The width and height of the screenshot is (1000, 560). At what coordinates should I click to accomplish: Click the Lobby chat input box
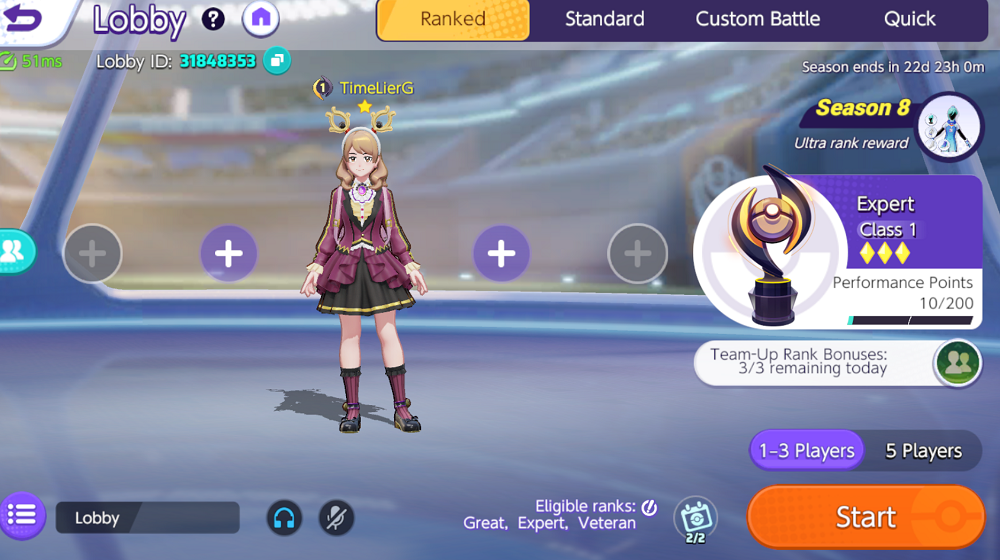pyautogui.click(x=147, y=518)
